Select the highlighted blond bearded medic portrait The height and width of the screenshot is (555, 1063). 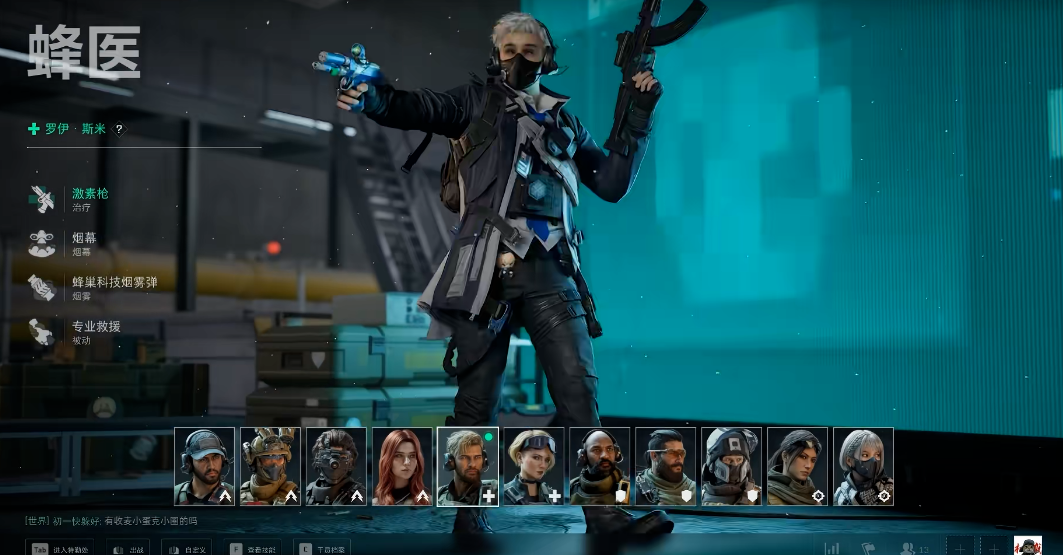[x=468, y=466]
